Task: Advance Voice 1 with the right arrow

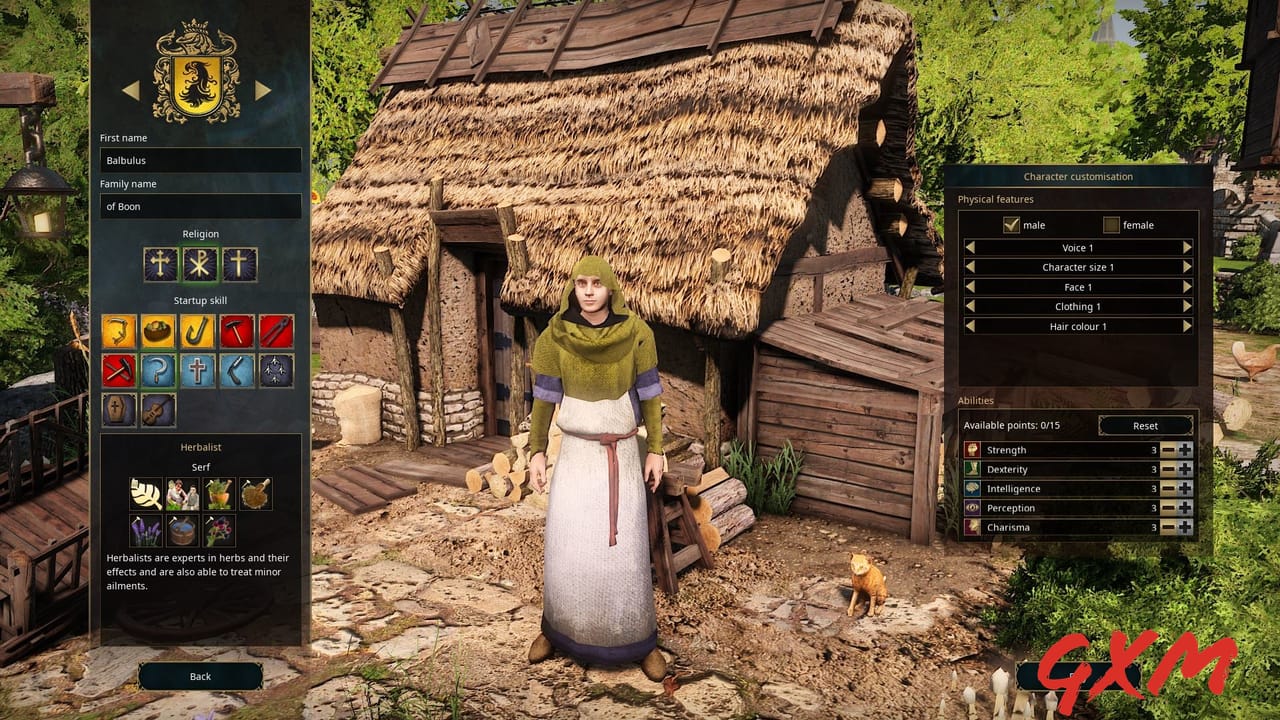Action: [1187, 246]
